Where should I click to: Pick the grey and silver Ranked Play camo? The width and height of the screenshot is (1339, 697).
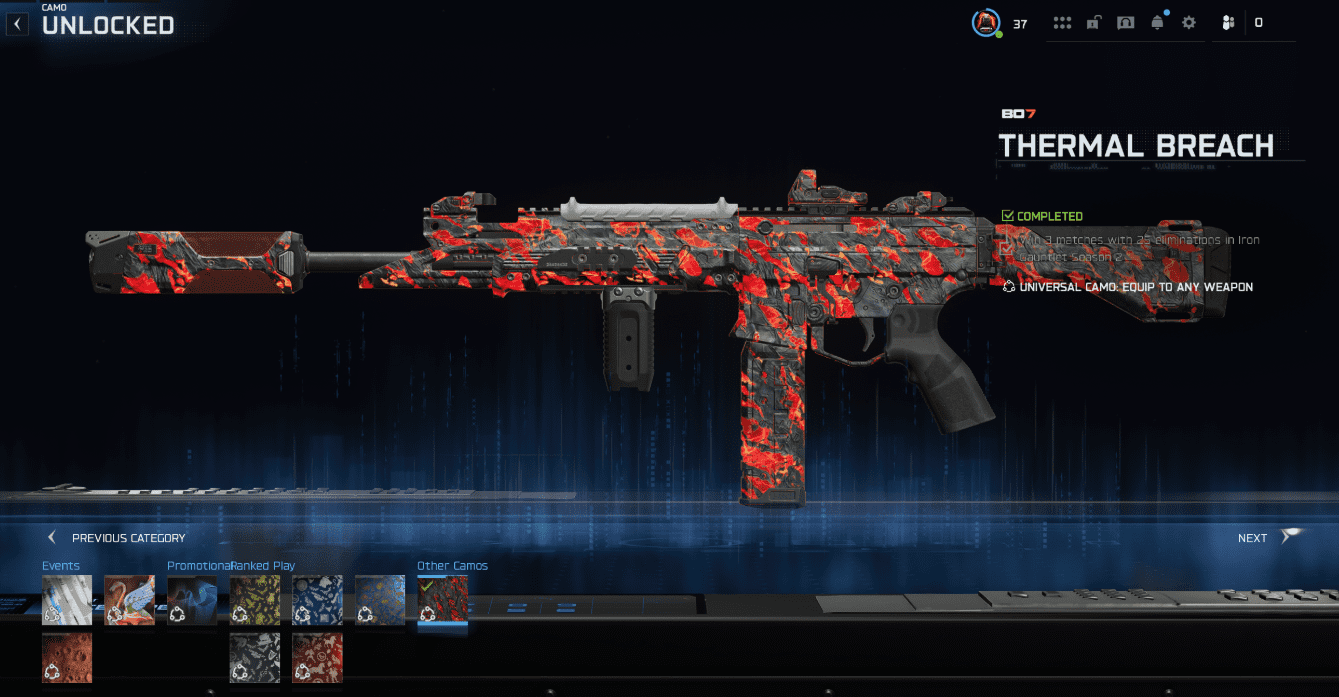pyautogui.click(x=255, y=657)
